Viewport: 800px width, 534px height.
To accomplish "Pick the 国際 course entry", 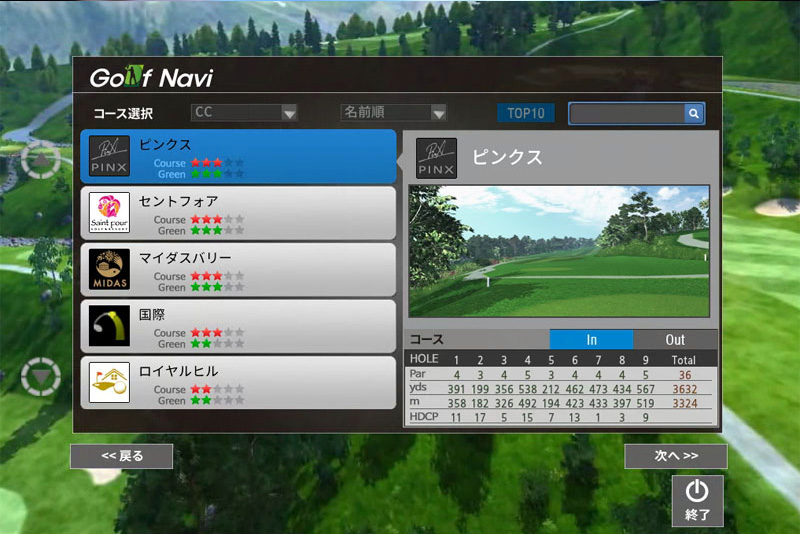I will tap(238, 326).
